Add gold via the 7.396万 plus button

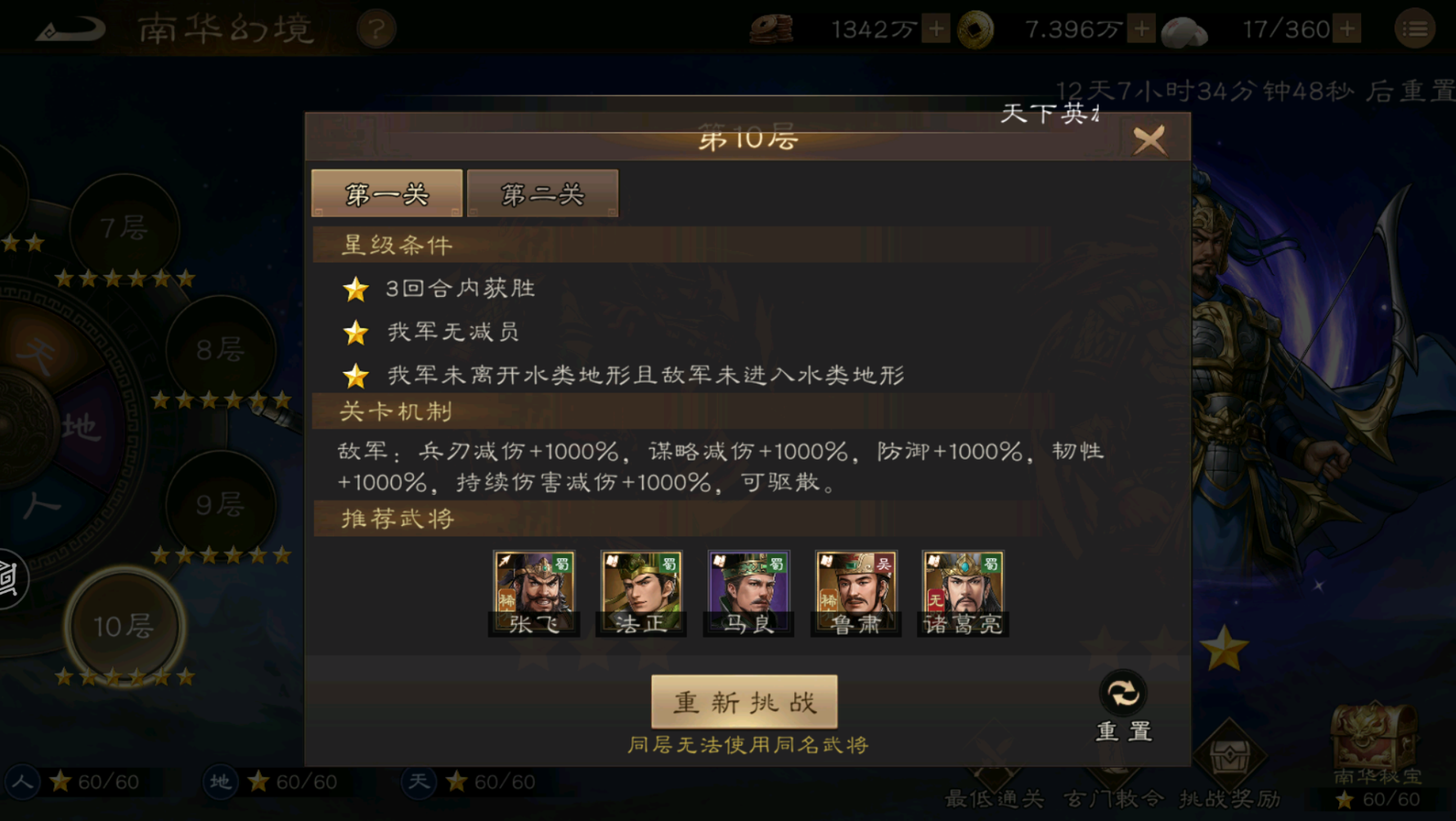coord(1140,29)
